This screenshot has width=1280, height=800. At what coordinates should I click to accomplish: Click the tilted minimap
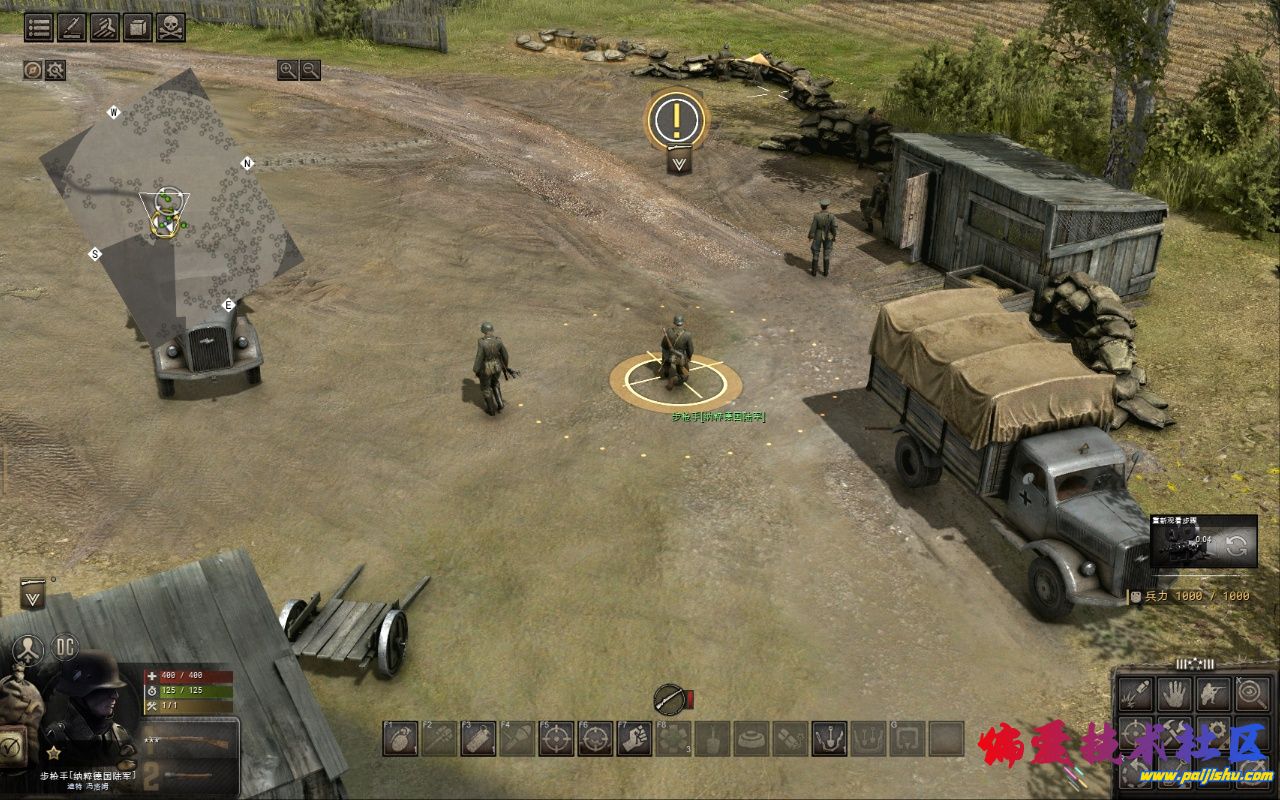(x=170, y=200)
